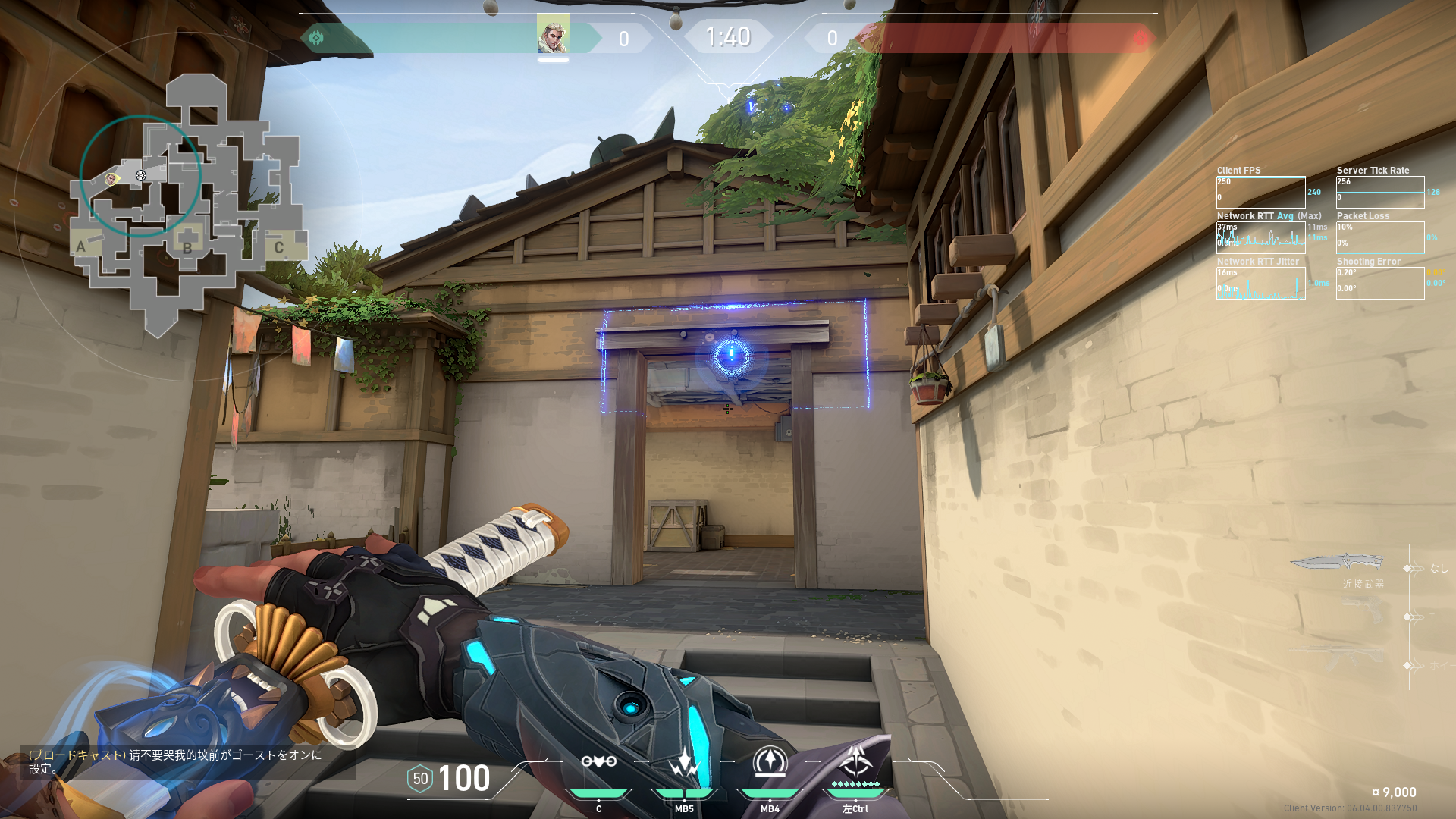1456x819 pixels.
Task: Activate Yoru's Fakeout ability icon
Action: tap(598, 762)
